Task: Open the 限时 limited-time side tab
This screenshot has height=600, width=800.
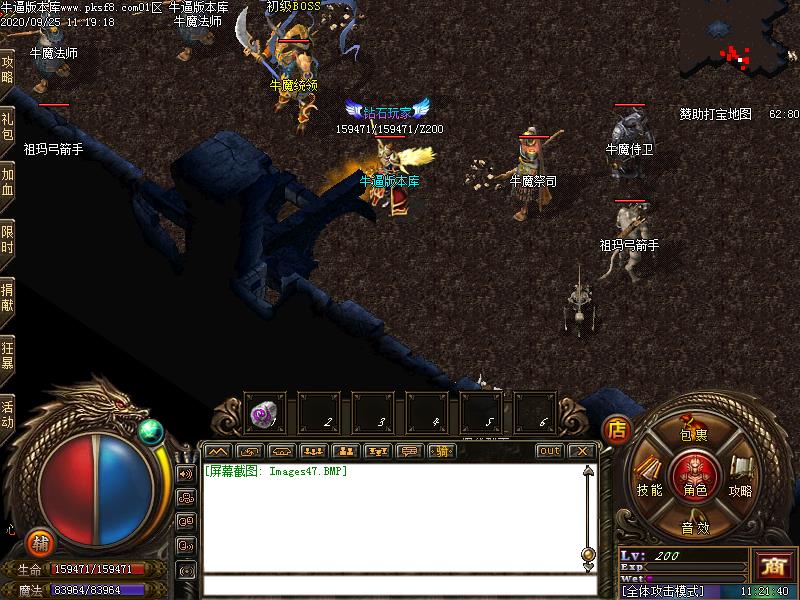Action: (7, 241)
